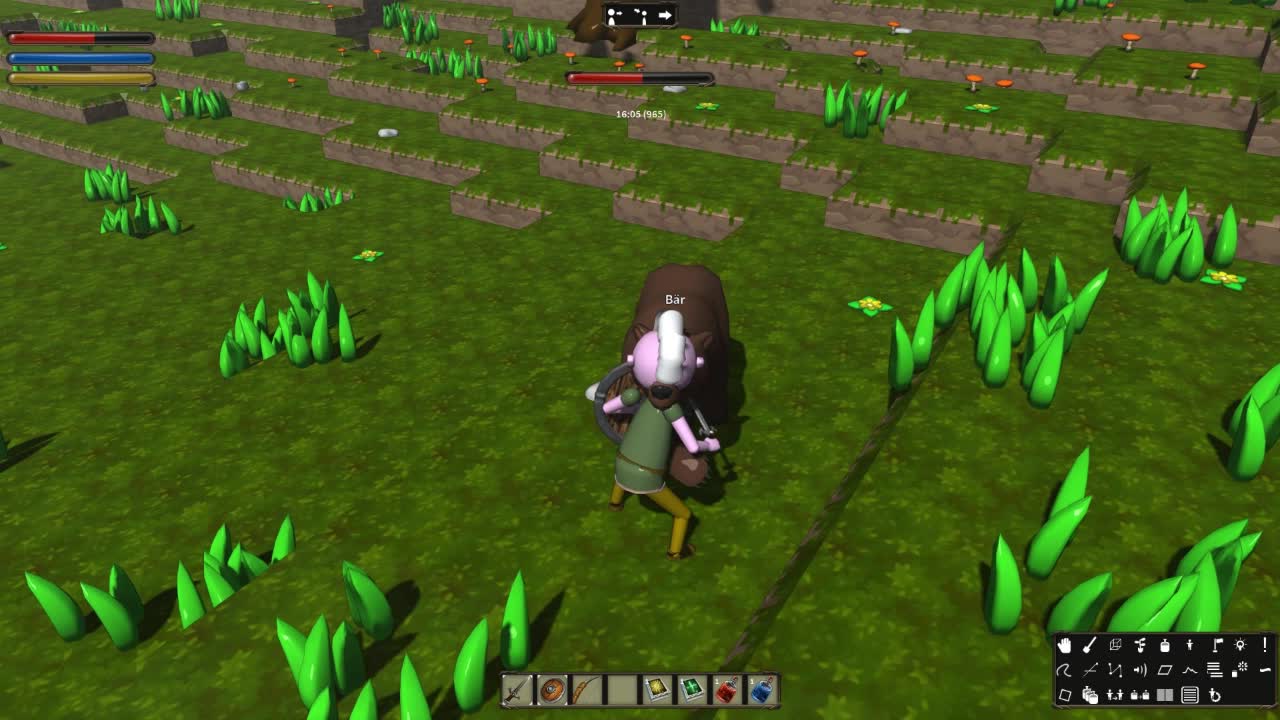This screenshot has width=1280, height=720.
Task: Select the sound effect tool
Action: (1140, 669)
